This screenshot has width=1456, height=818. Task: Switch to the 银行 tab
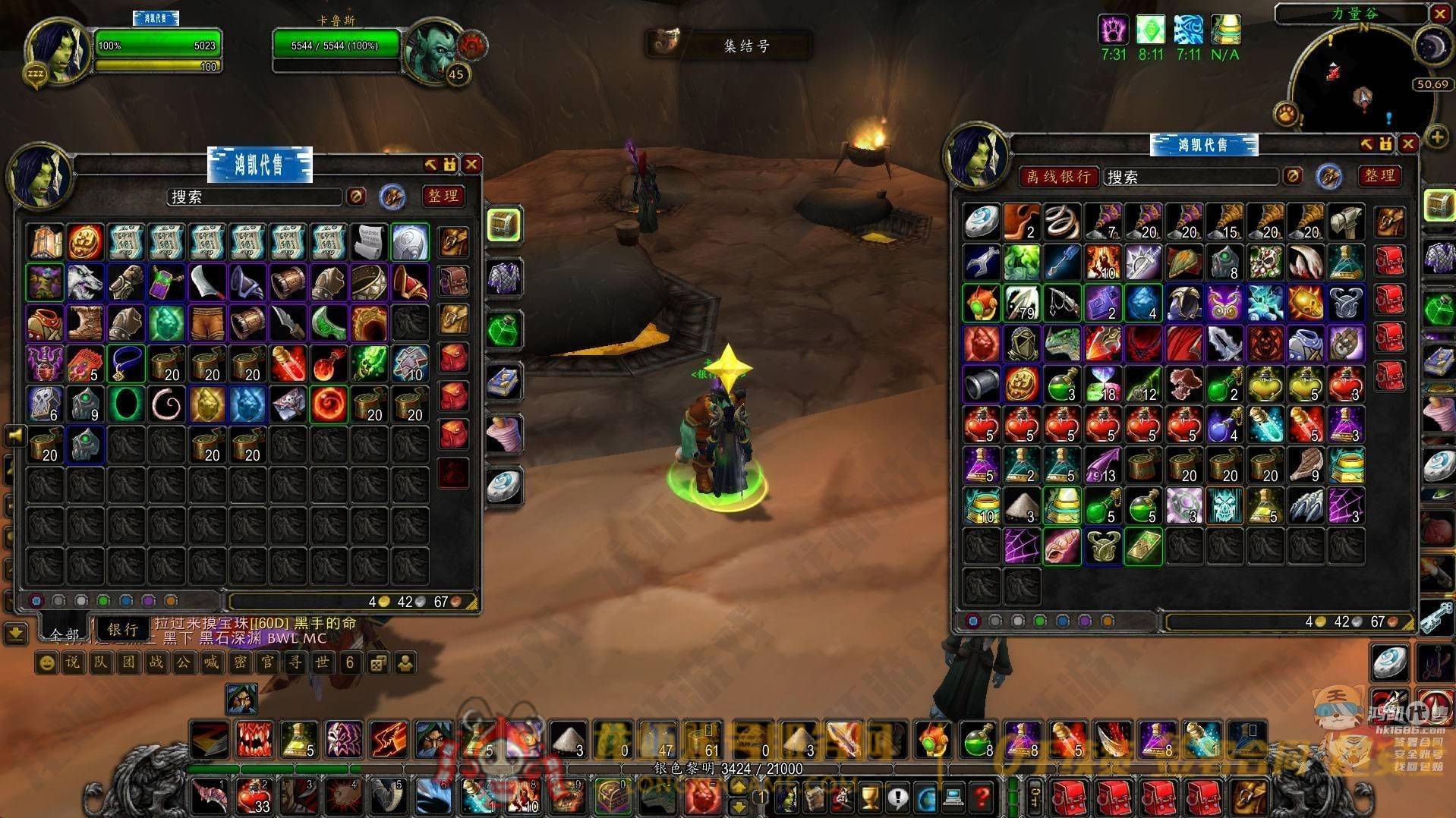point(122,629)
